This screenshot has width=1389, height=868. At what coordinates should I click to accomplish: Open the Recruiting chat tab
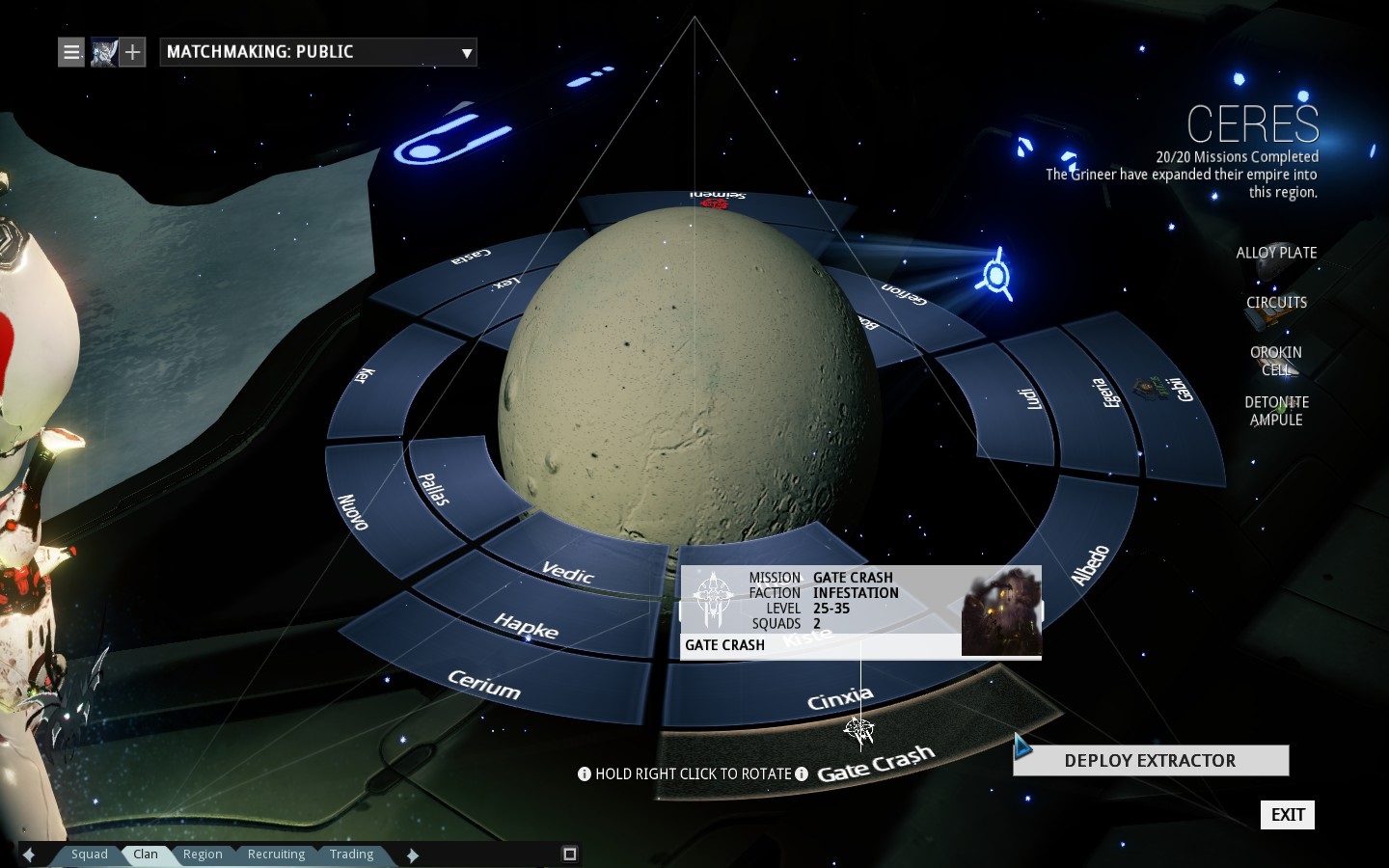pyautogui.click(x=276, y=854)
